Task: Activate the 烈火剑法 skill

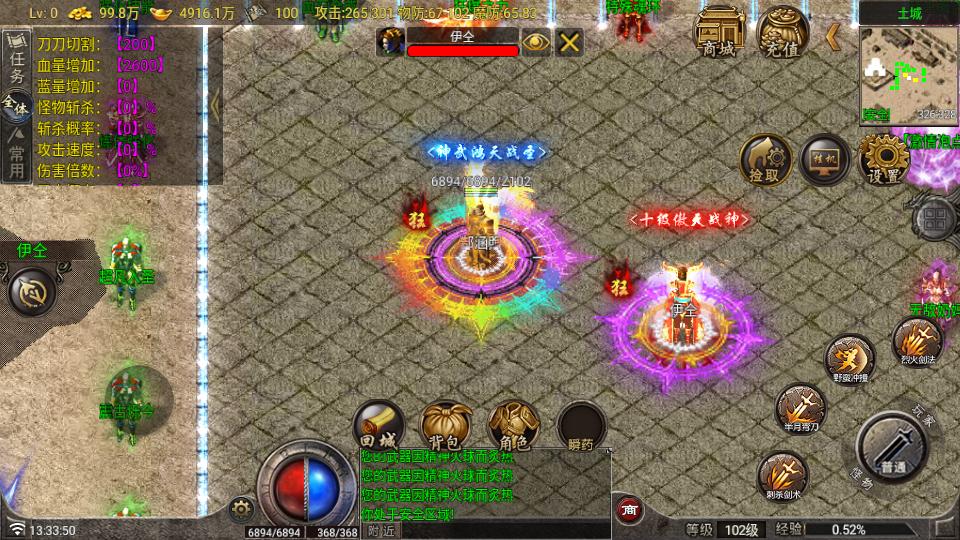Action: (x=916, y=342)
